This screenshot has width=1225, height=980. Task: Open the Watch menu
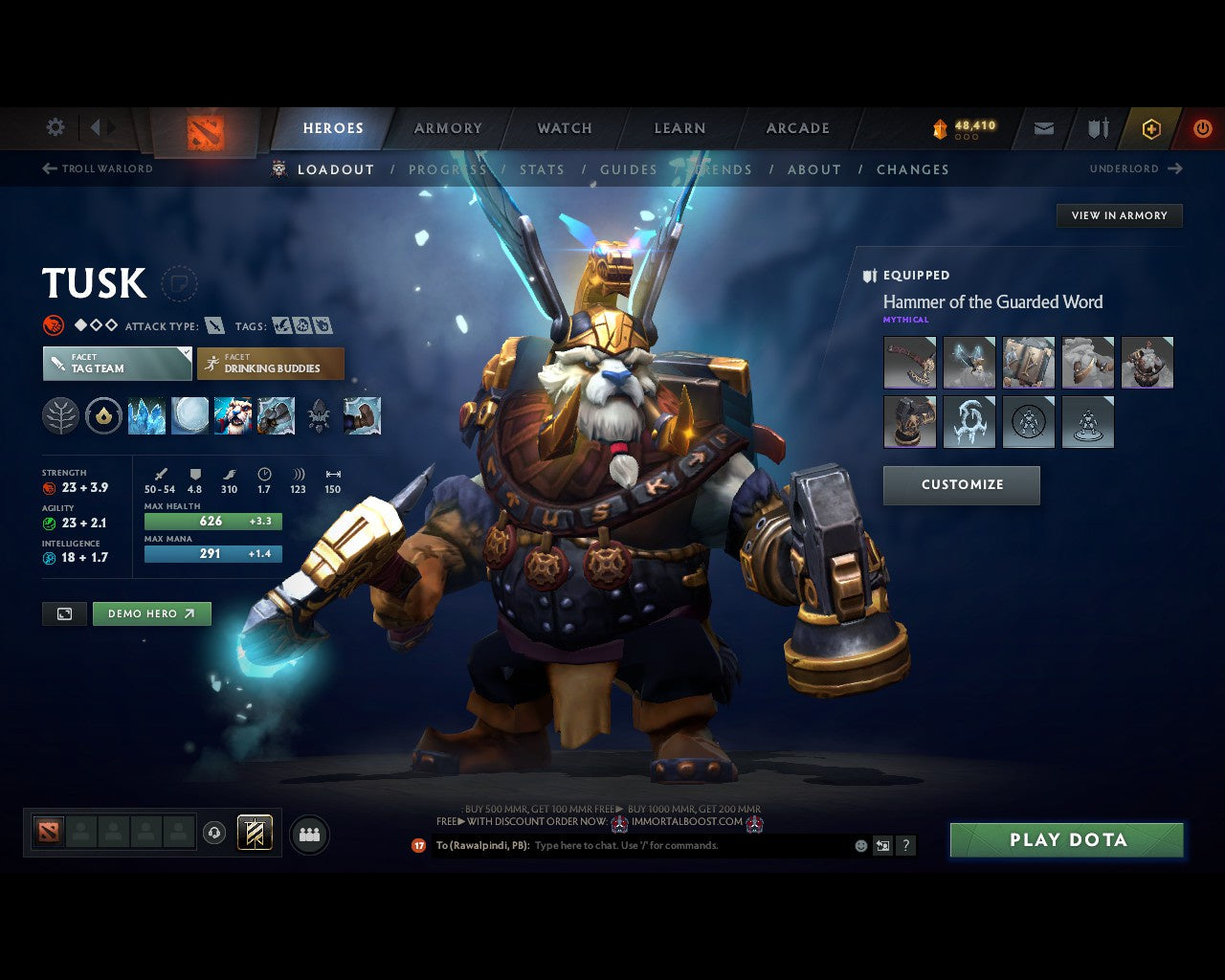564,127
